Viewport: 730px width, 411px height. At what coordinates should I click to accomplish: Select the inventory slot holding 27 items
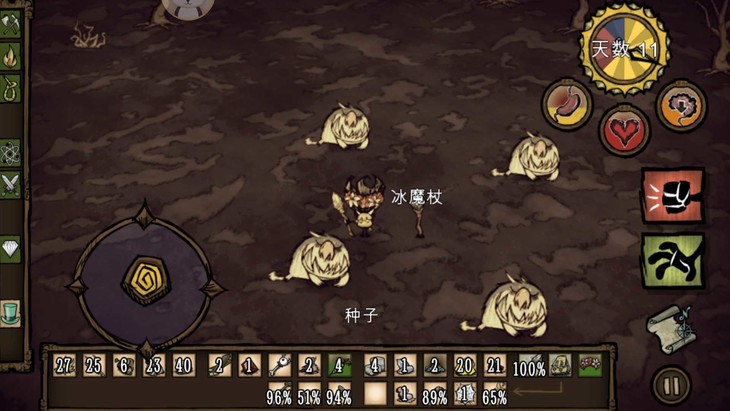65,366
